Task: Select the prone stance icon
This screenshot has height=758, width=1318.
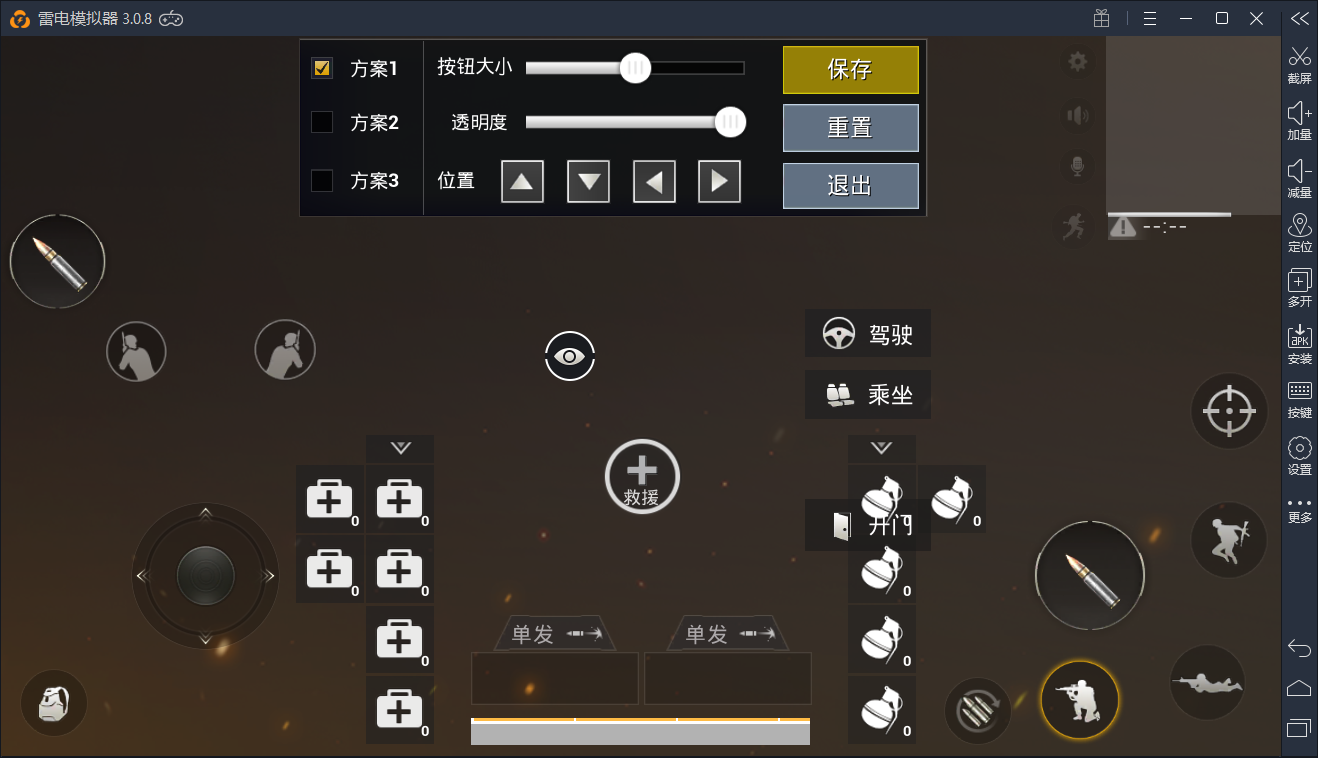Action: point(1207,683)
